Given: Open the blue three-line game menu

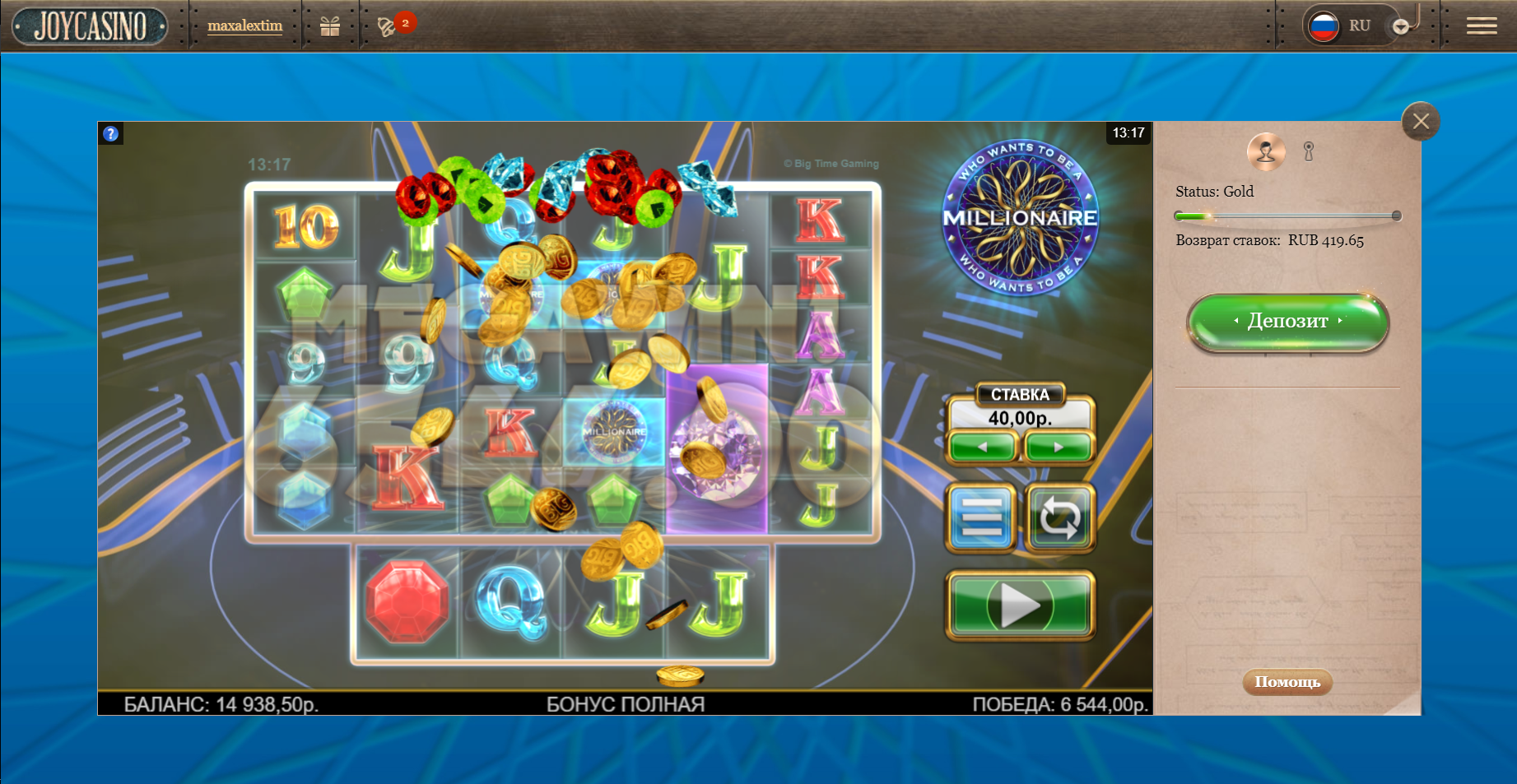Looking at the screenshot, I should click(982, 517).
